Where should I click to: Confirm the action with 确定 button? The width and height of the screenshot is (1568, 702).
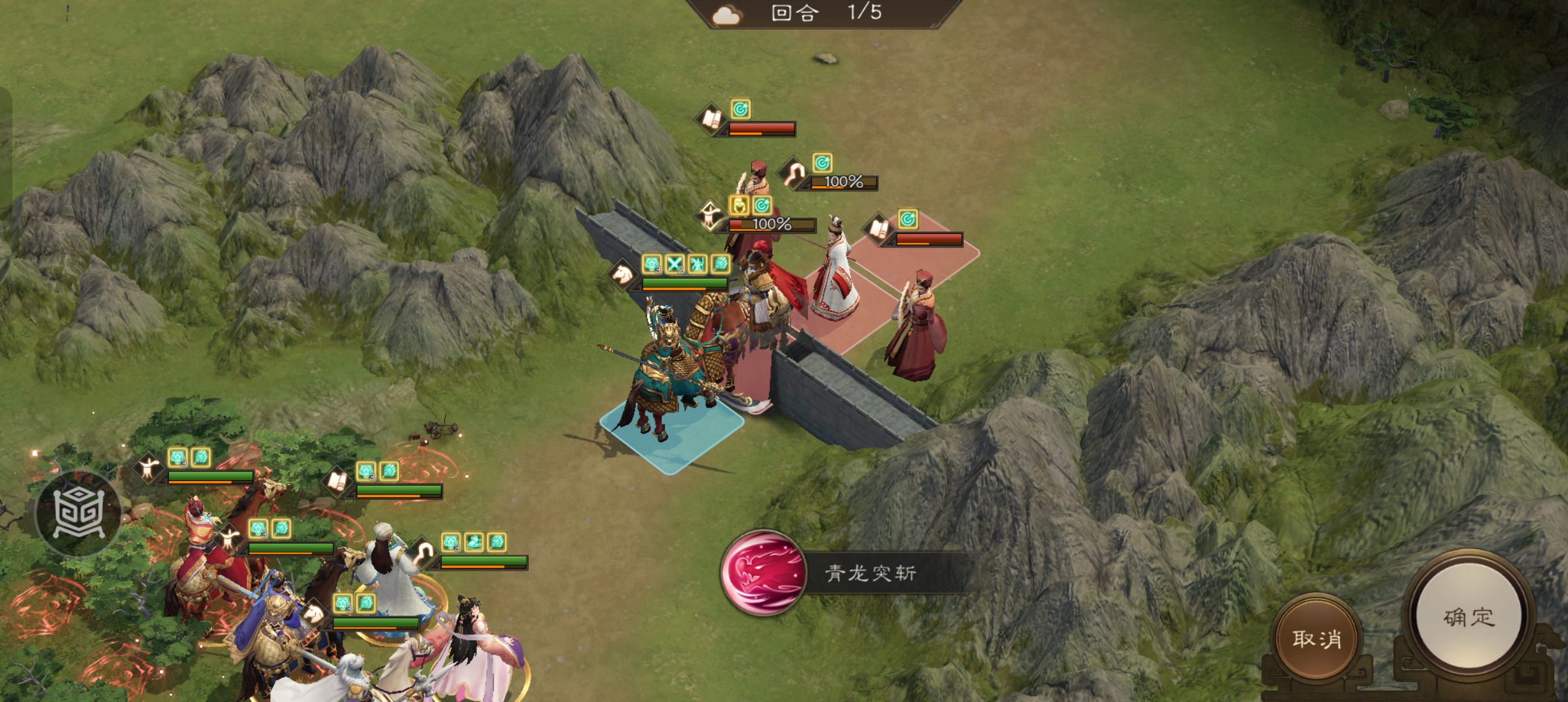[1469, 617]
